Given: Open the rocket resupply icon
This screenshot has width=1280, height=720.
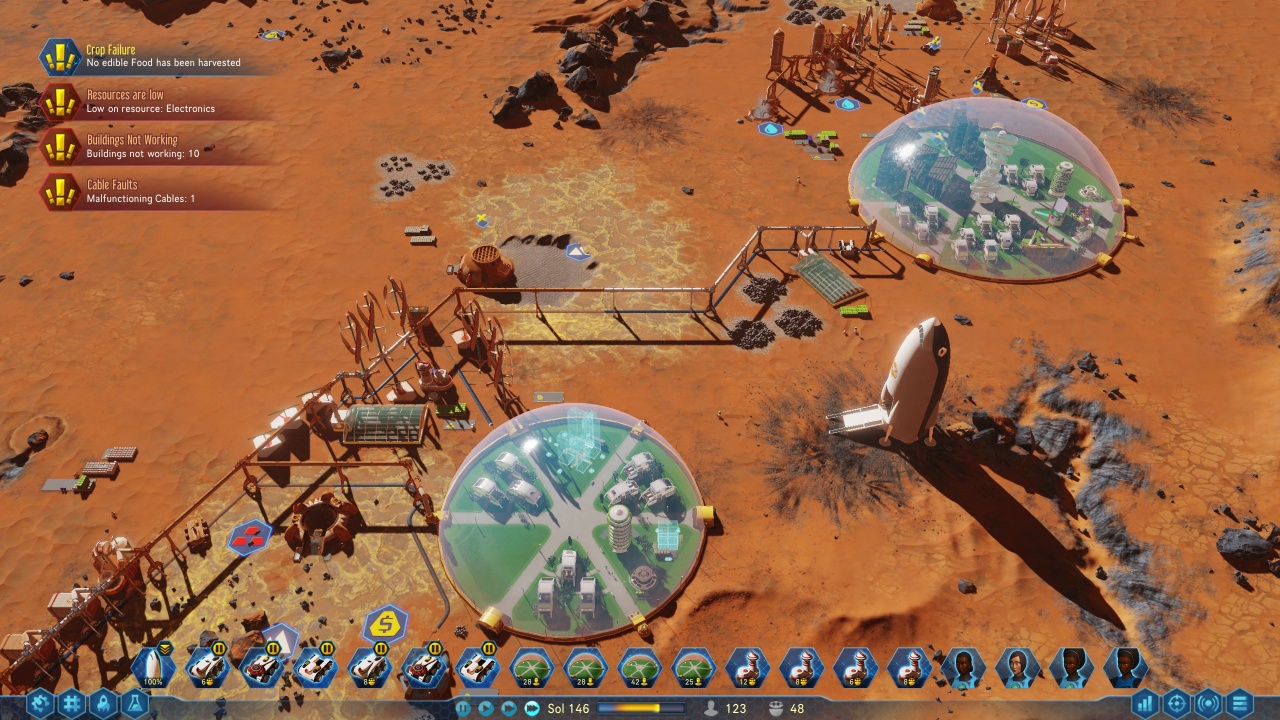Looking at the screenshot, I should point(103,703).
